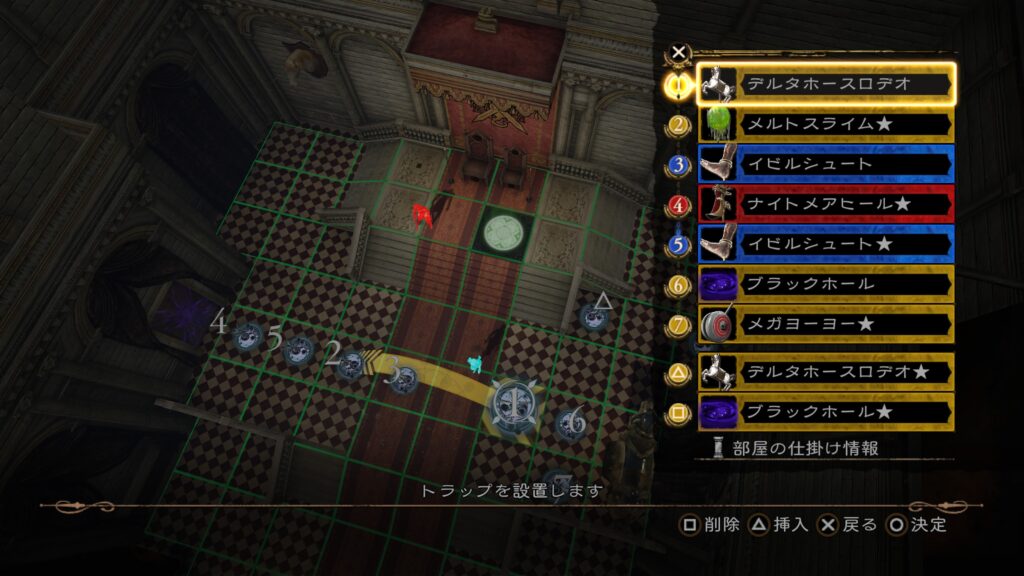Select the starred イビルシュート★ in slot 5
This screenshot has height=576, width=1024.
click(826, 244)
